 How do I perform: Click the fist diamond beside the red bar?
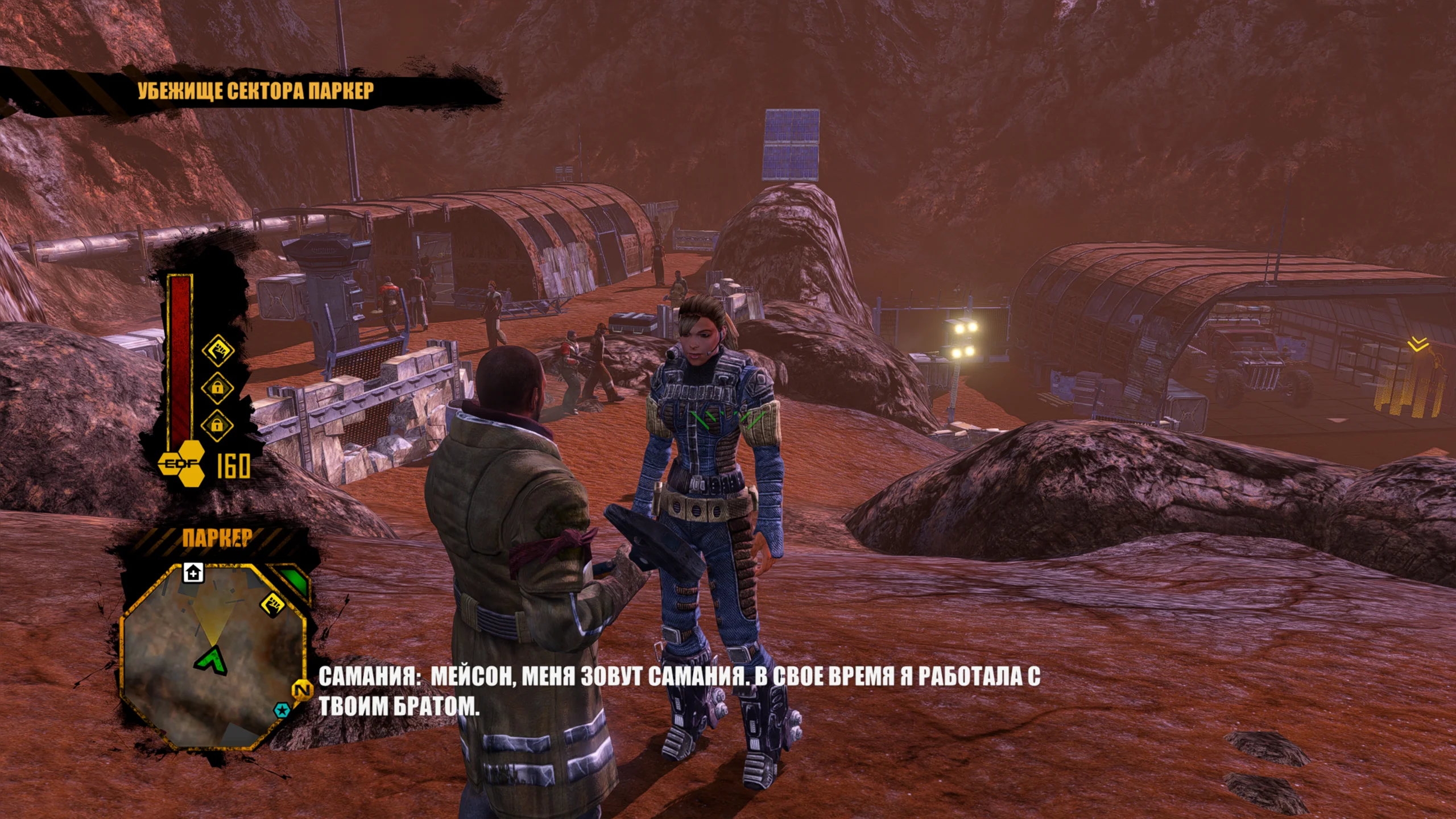[218, 350]
